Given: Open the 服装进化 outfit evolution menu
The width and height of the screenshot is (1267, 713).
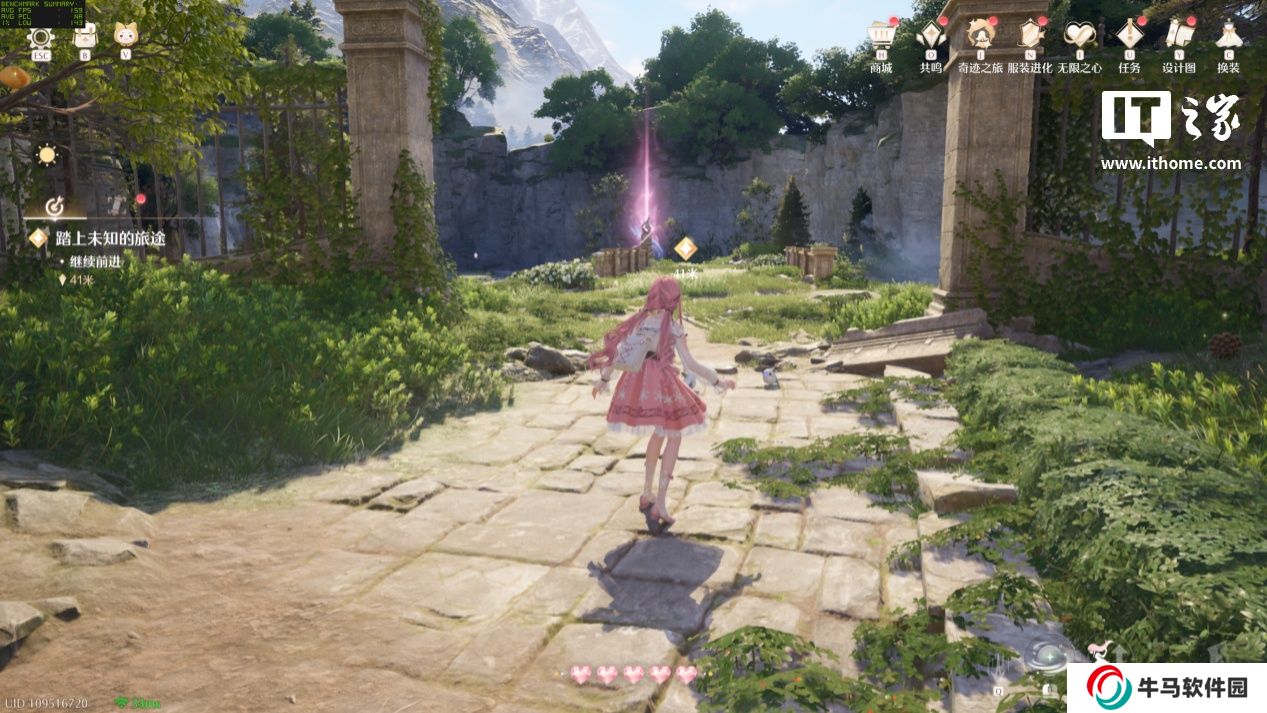Looking at the screenshot, I should tap(1029, 37).
